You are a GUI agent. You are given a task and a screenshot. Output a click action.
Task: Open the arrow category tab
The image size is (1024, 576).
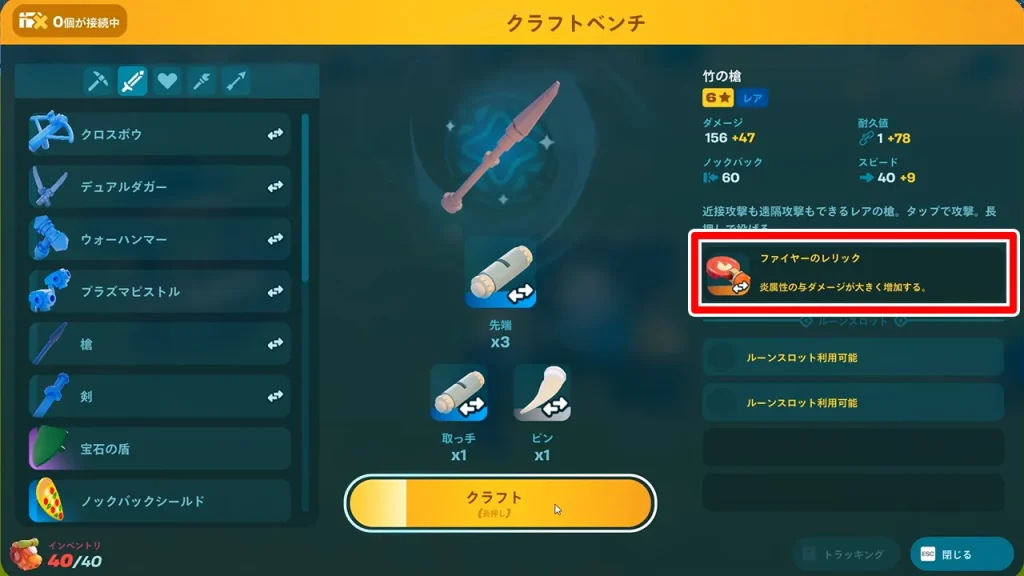point(237,81)
